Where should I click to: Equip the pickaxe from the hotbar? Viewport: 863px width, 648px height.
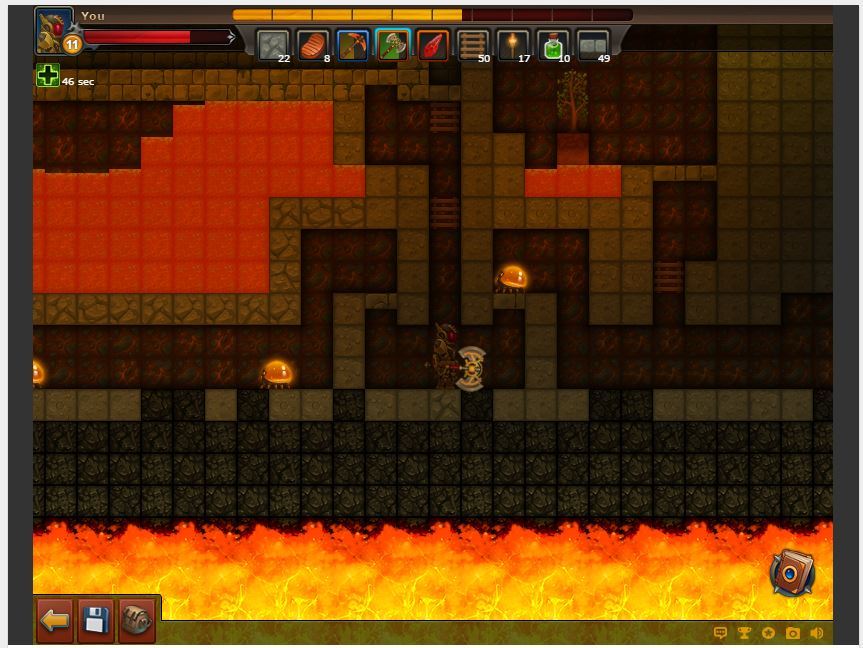click(353, 45)
